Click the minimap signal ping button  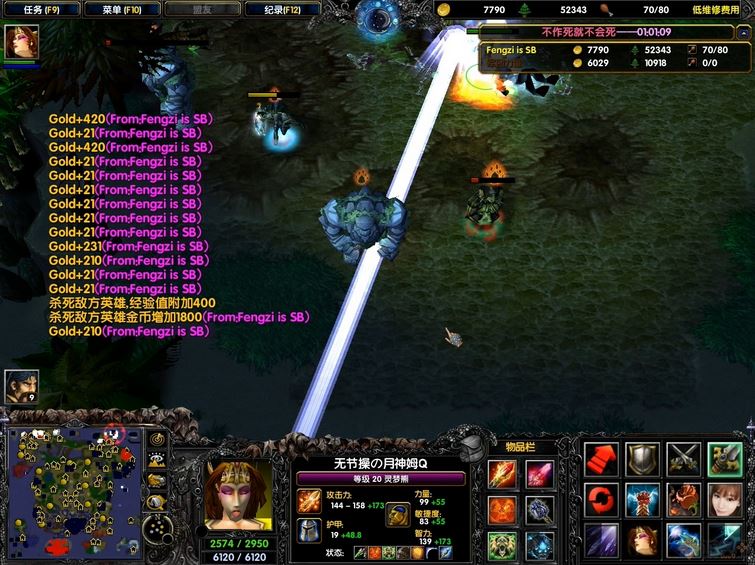point(156,439)
